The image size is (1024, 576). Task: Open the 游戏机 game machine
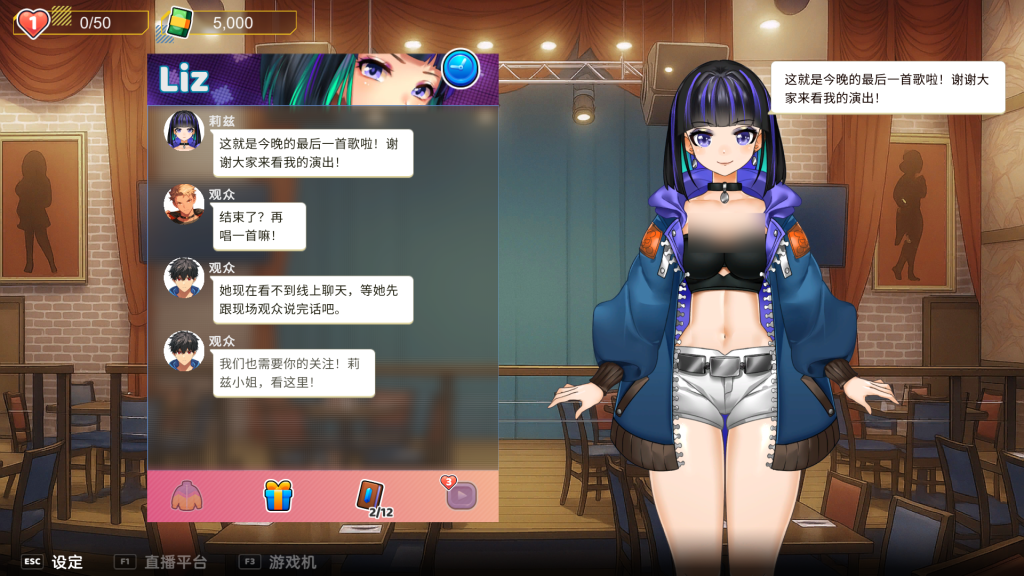pyautogui.click(x=292, y=562)
